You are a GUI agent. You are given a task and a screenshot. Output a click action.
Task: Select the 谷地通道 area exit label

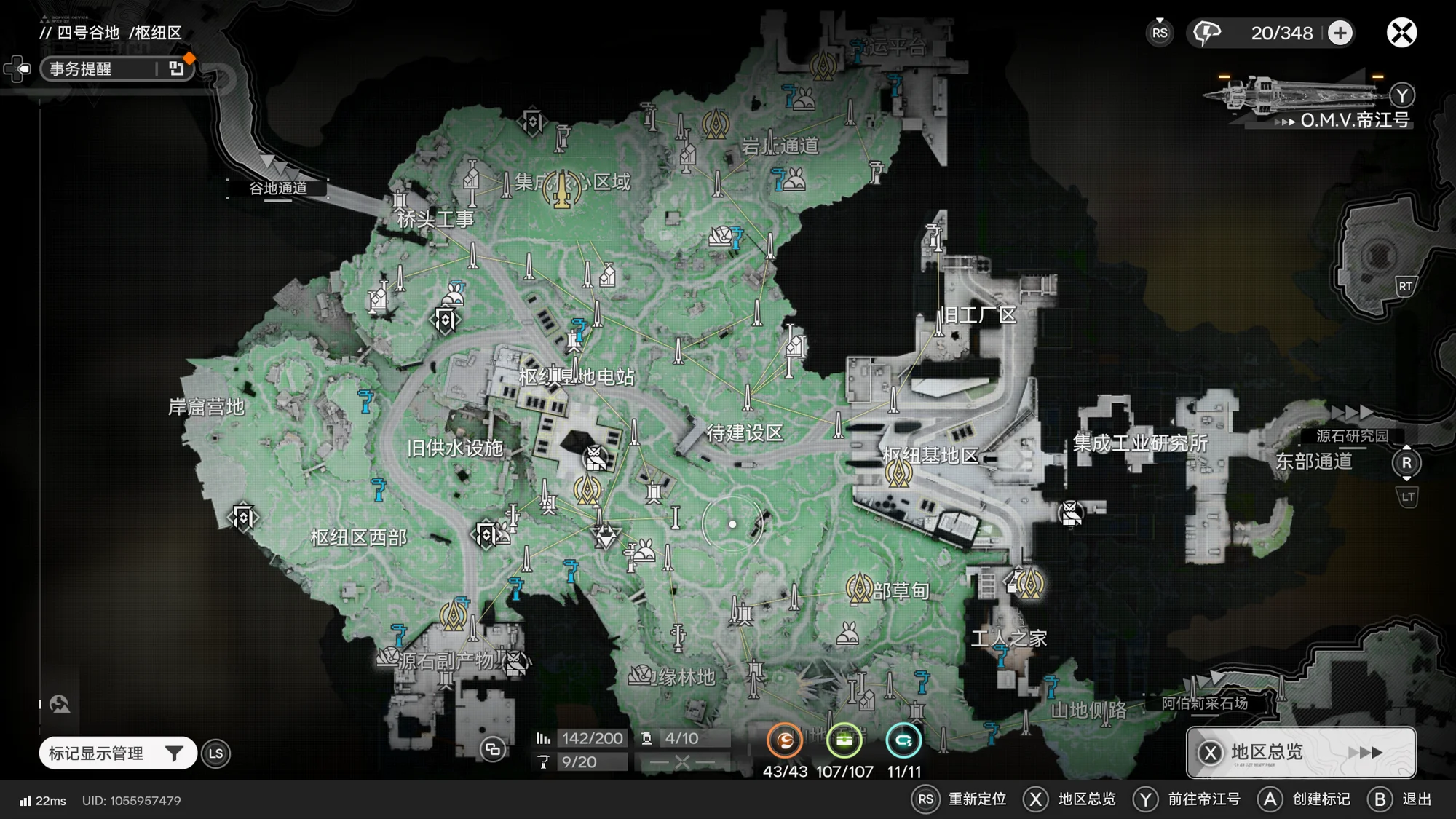point(277,188)
